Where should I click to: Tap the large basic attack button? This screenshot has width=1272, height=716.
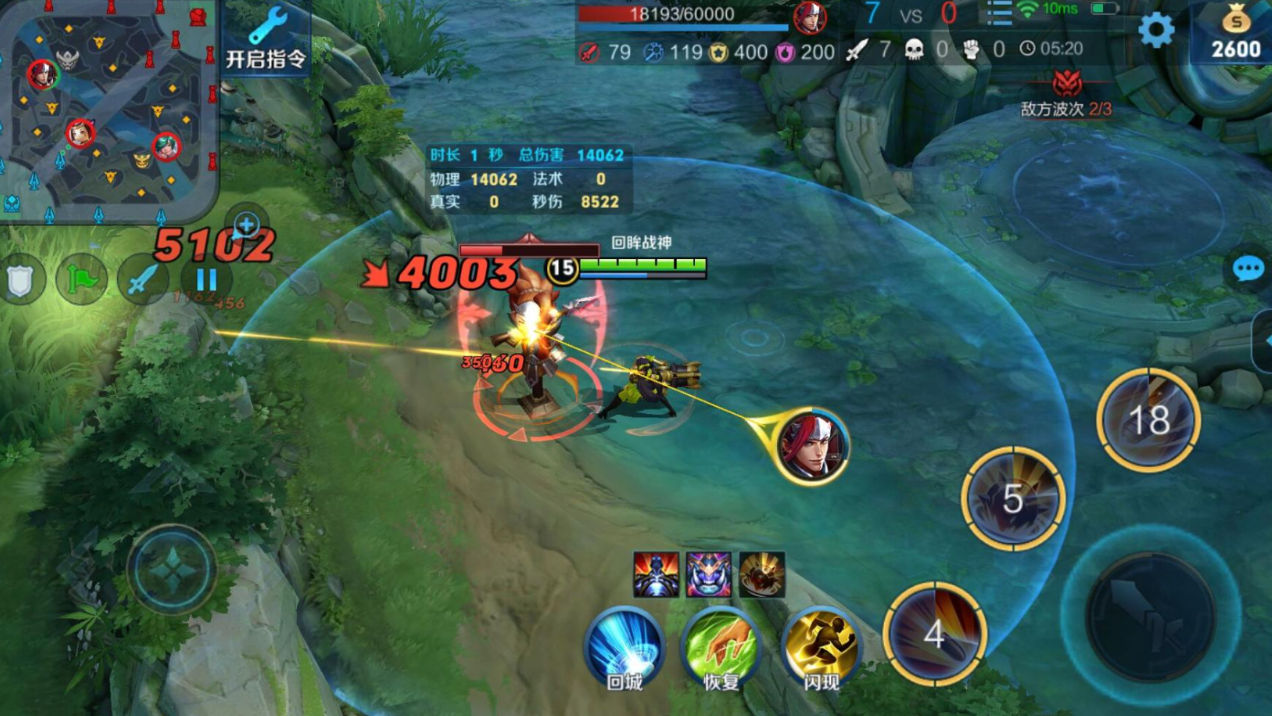(1150, 616)
